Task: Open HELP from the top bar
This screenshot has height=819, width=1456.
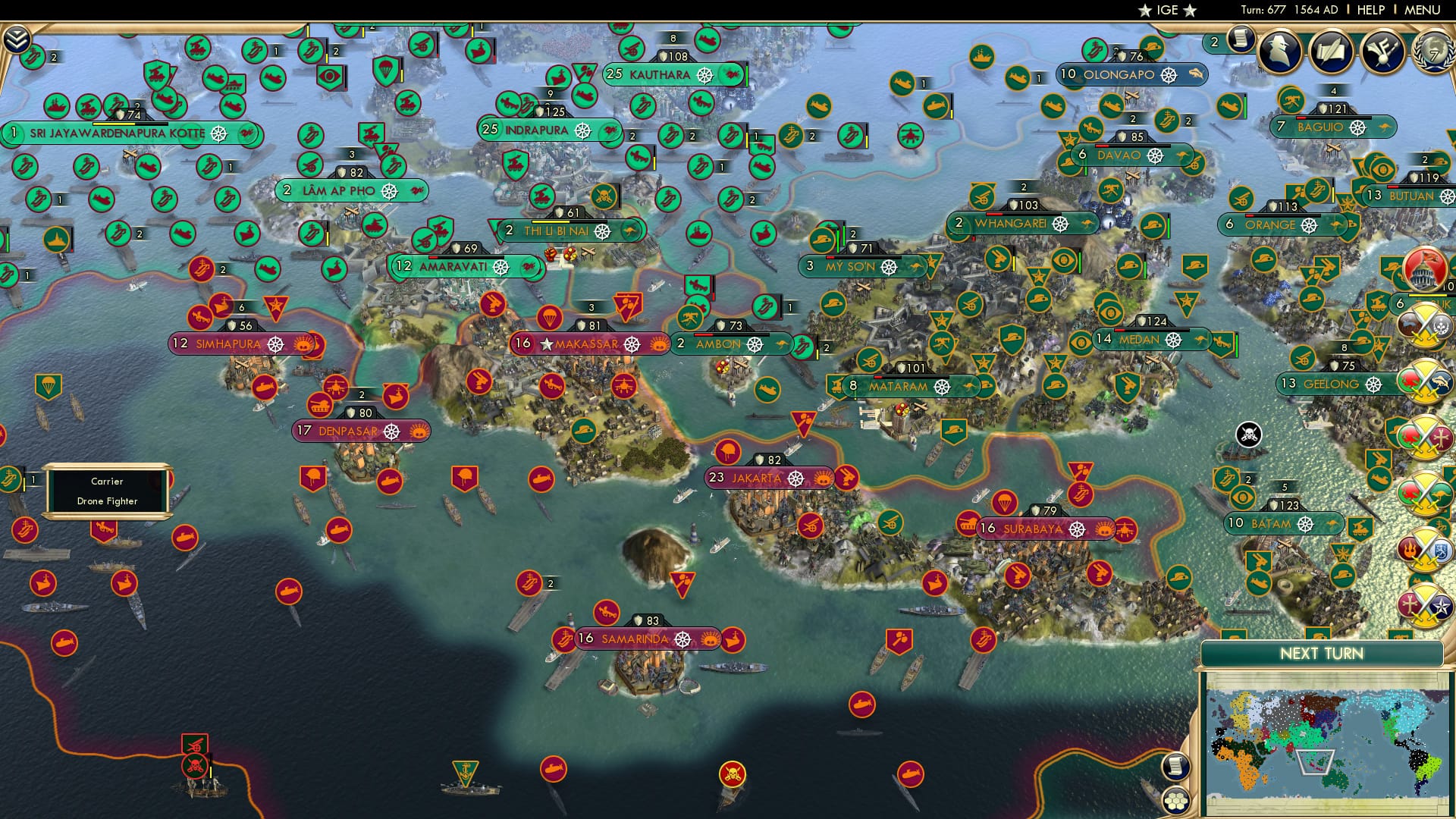Action: [x=1370, y=10]
